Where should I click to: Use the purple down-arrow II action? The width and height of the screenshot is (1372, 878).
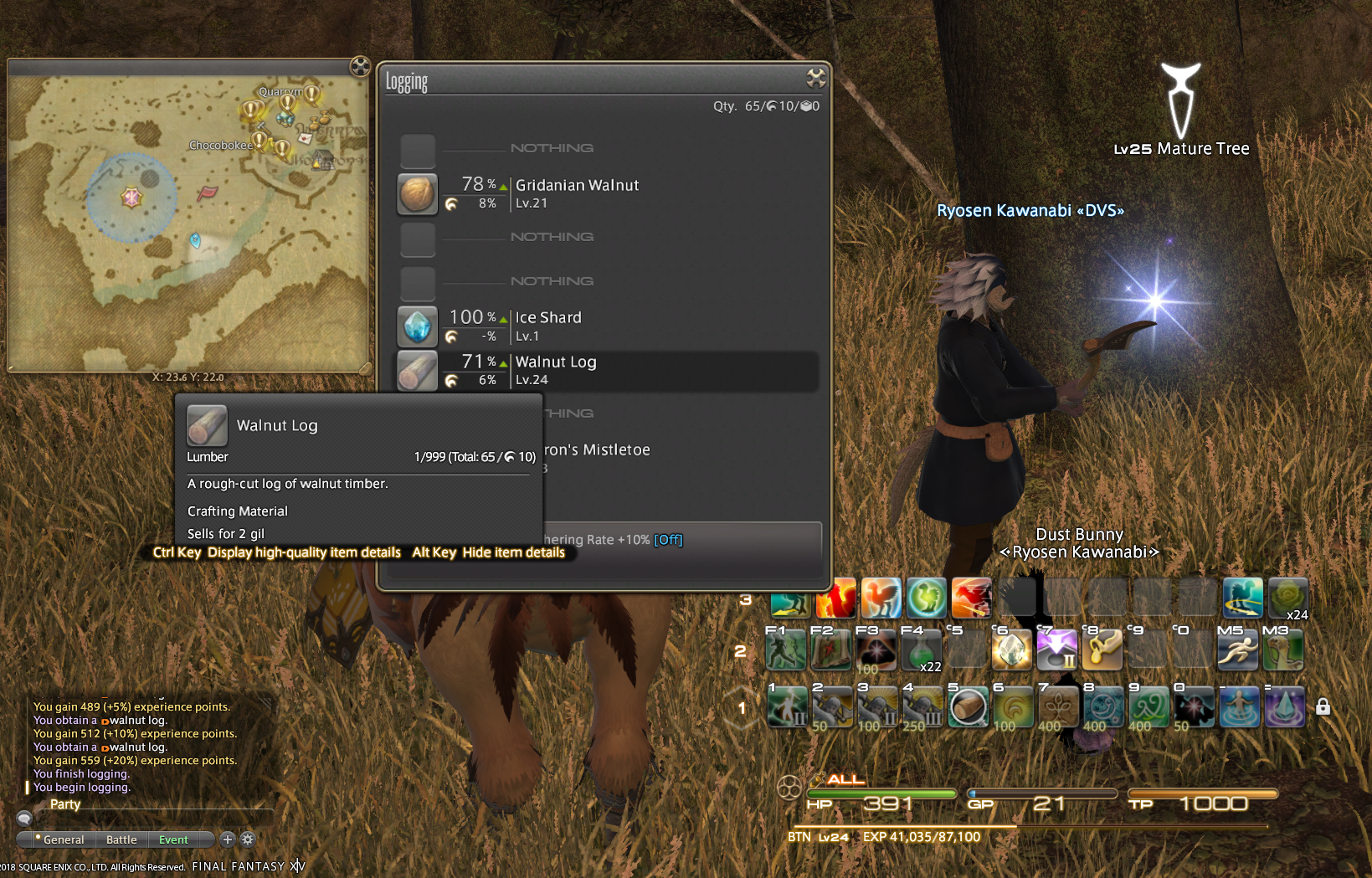(1056, 650)
